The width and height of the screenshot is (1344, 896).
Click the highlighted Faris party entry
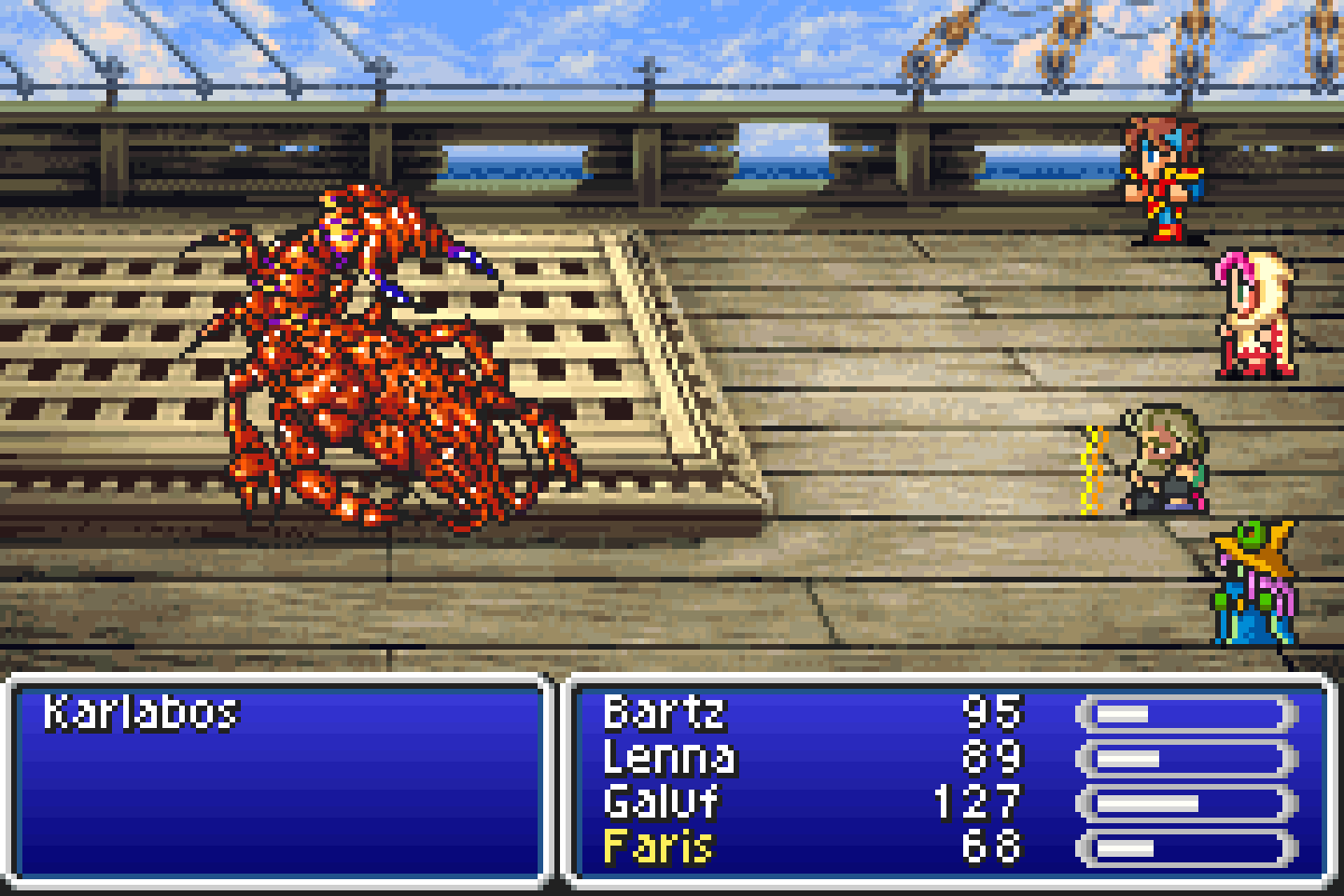[x=659, y=847]
